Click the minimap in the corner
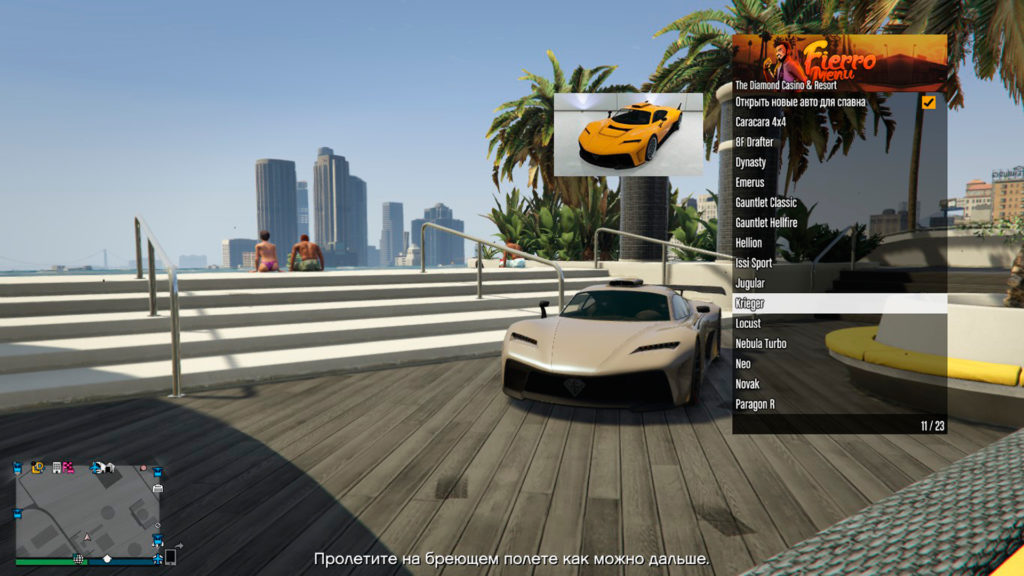Viewport: 1024px width, 576px height. click(x=87, y=510)
